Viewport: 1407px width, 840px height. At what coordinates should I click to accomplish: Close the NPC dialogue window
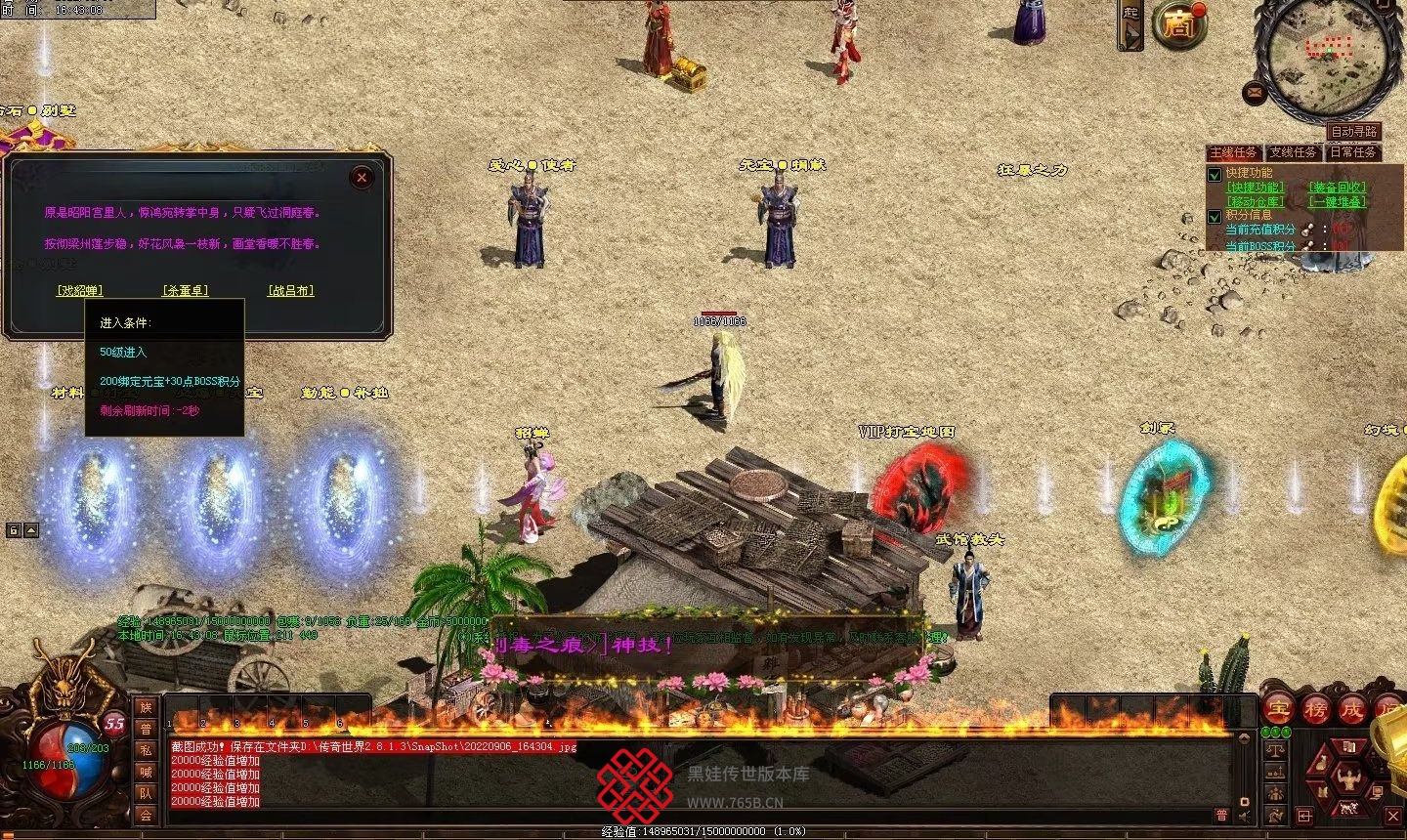point(362,178)
